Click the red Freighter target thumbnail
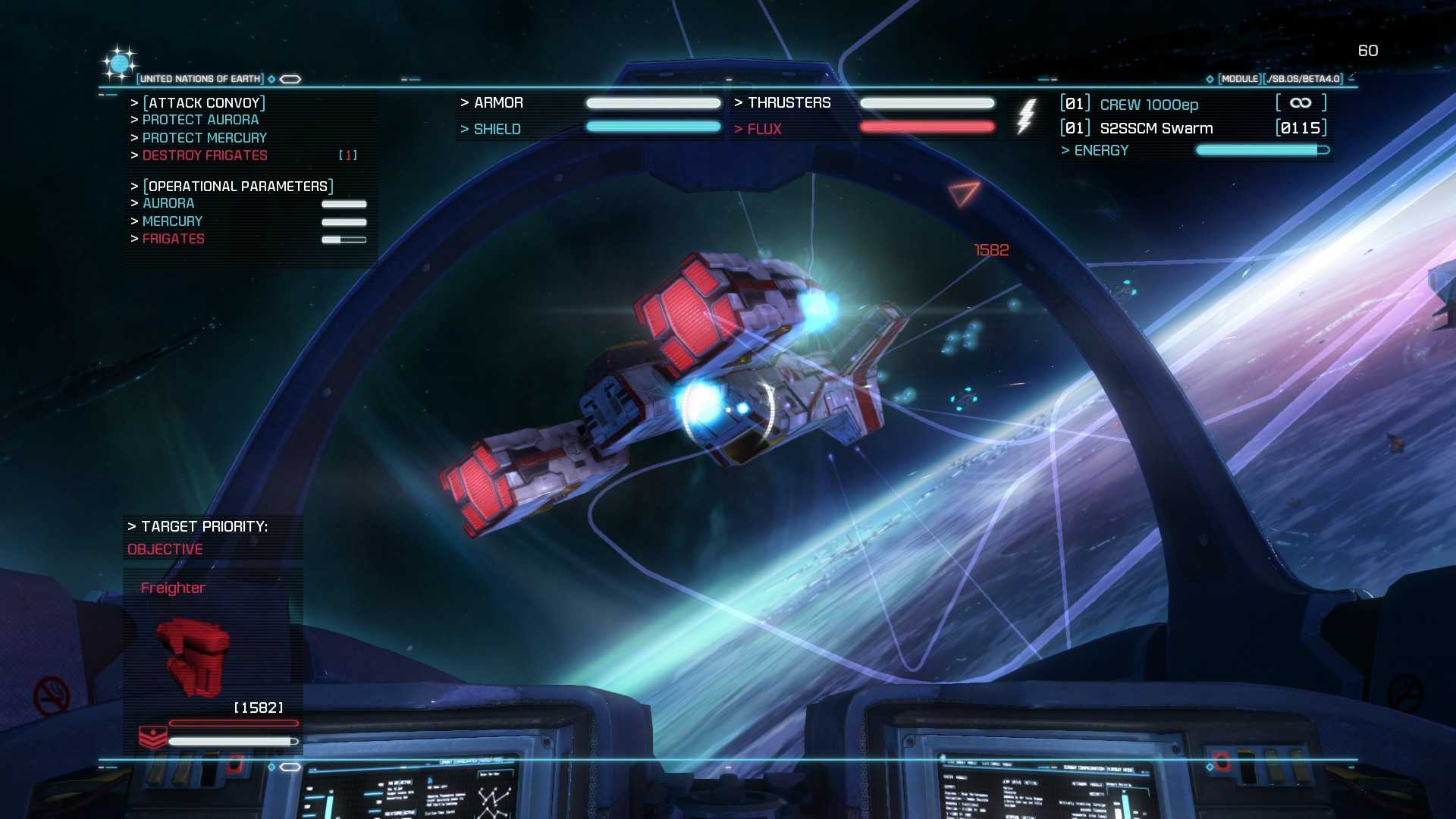Image resolution: width=1456 pixels, height=819 pixels. tap(193, 655)
